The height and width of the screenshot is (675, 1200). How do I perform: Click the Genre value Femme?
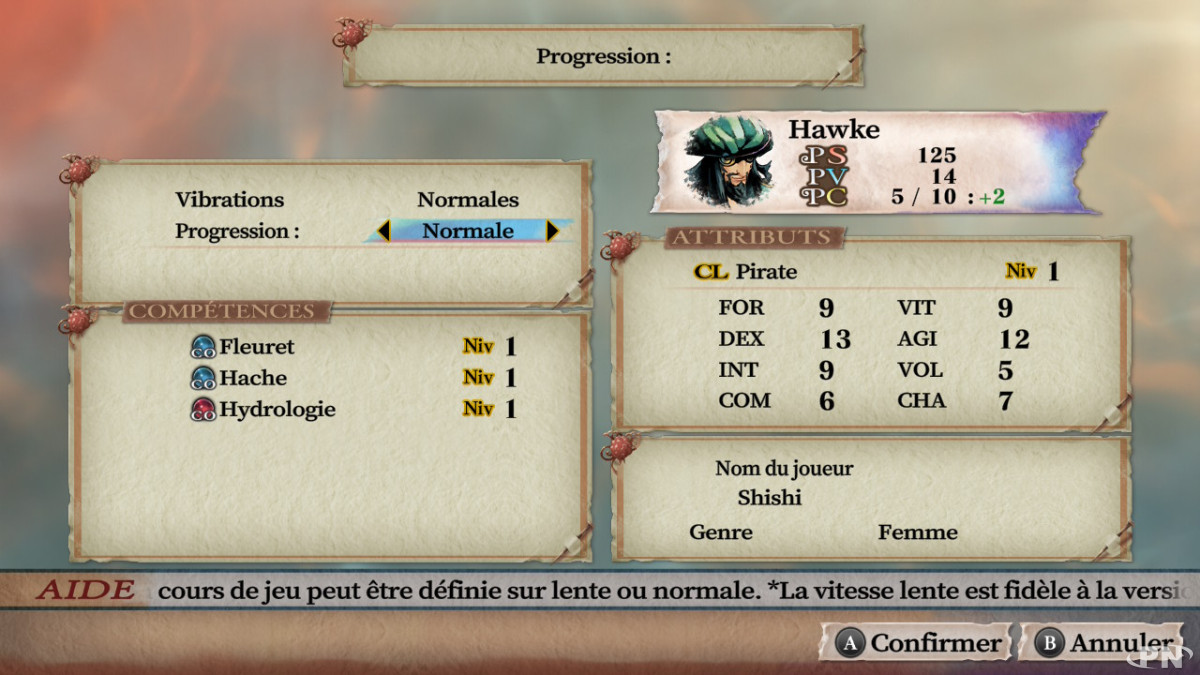pyautogui.click(x=917, y=532)
